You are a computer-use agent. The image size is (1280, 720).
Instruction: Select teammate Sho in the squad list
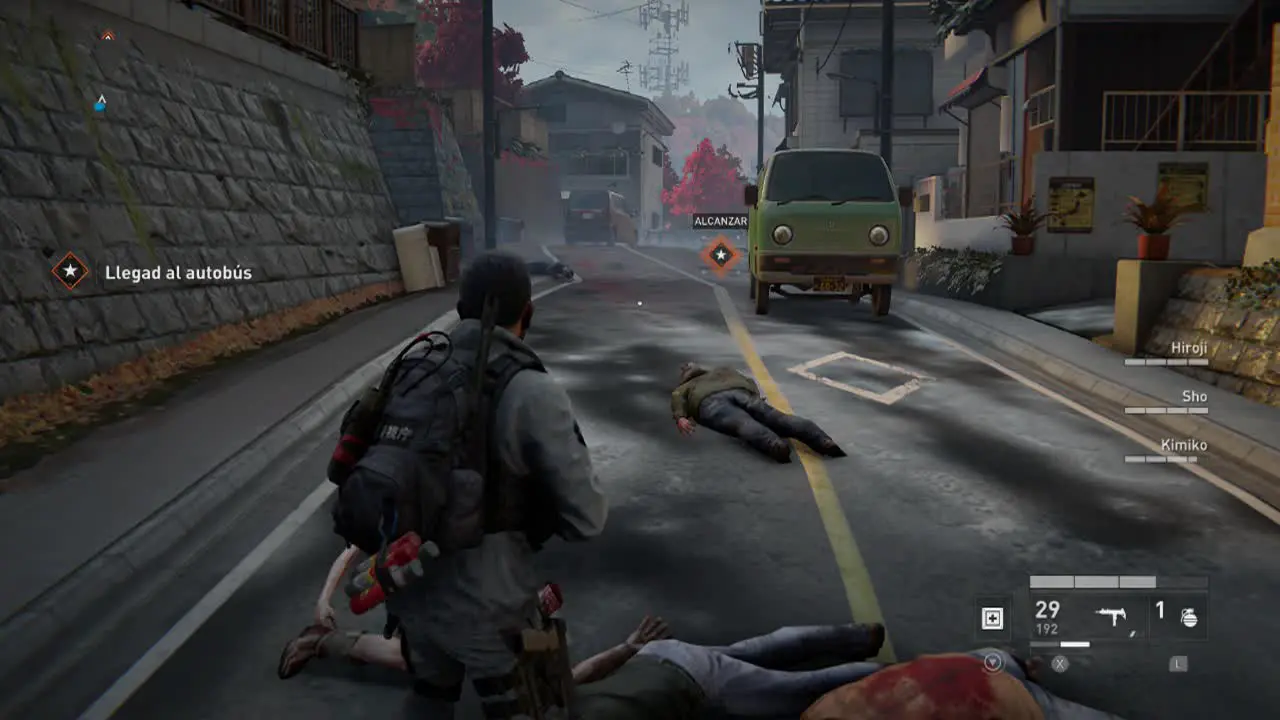tap(1194, 397)
